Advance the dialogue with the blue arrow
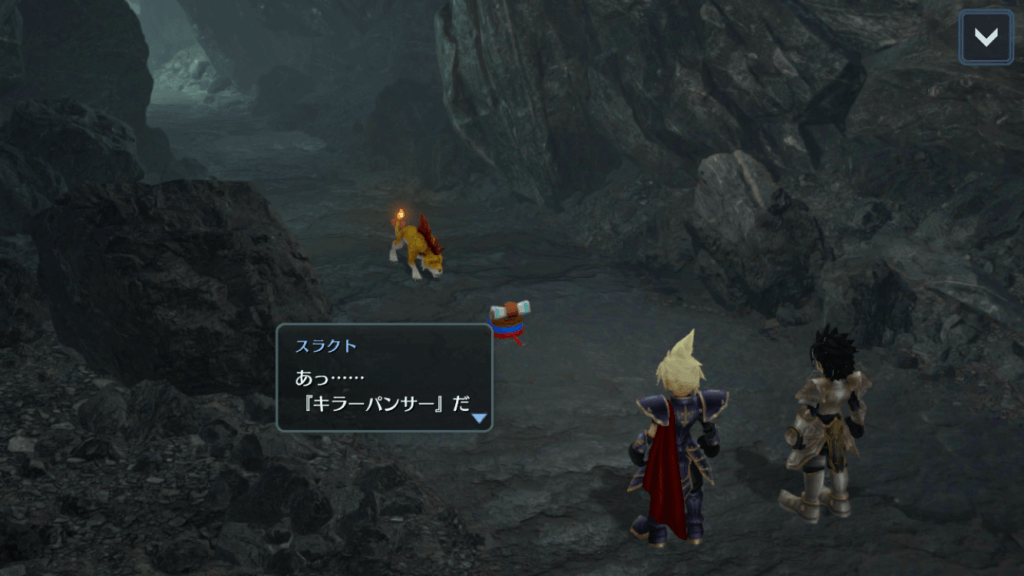Viewport: 1024px width, 576px height. (x=480, y=418)
